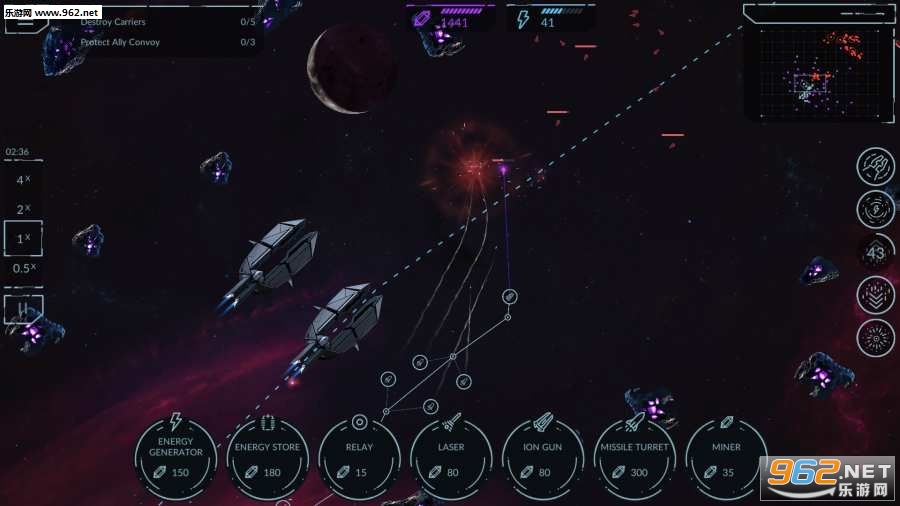The image size is (900, 506).
Task: Activate the downward chevrons ability icon
Action: coord(876,295)
